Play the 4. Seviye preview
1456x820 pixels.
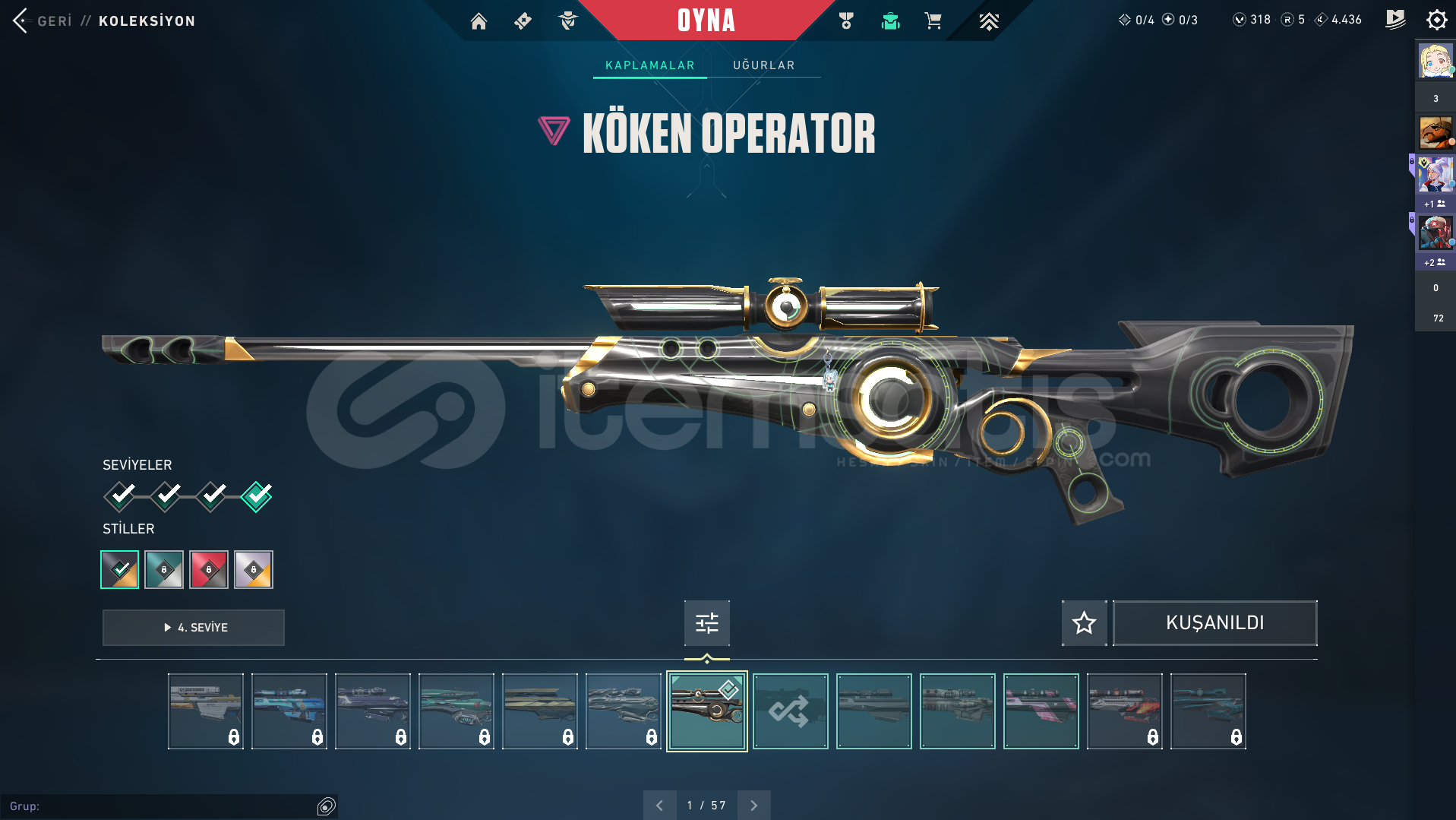coord(194,628)
